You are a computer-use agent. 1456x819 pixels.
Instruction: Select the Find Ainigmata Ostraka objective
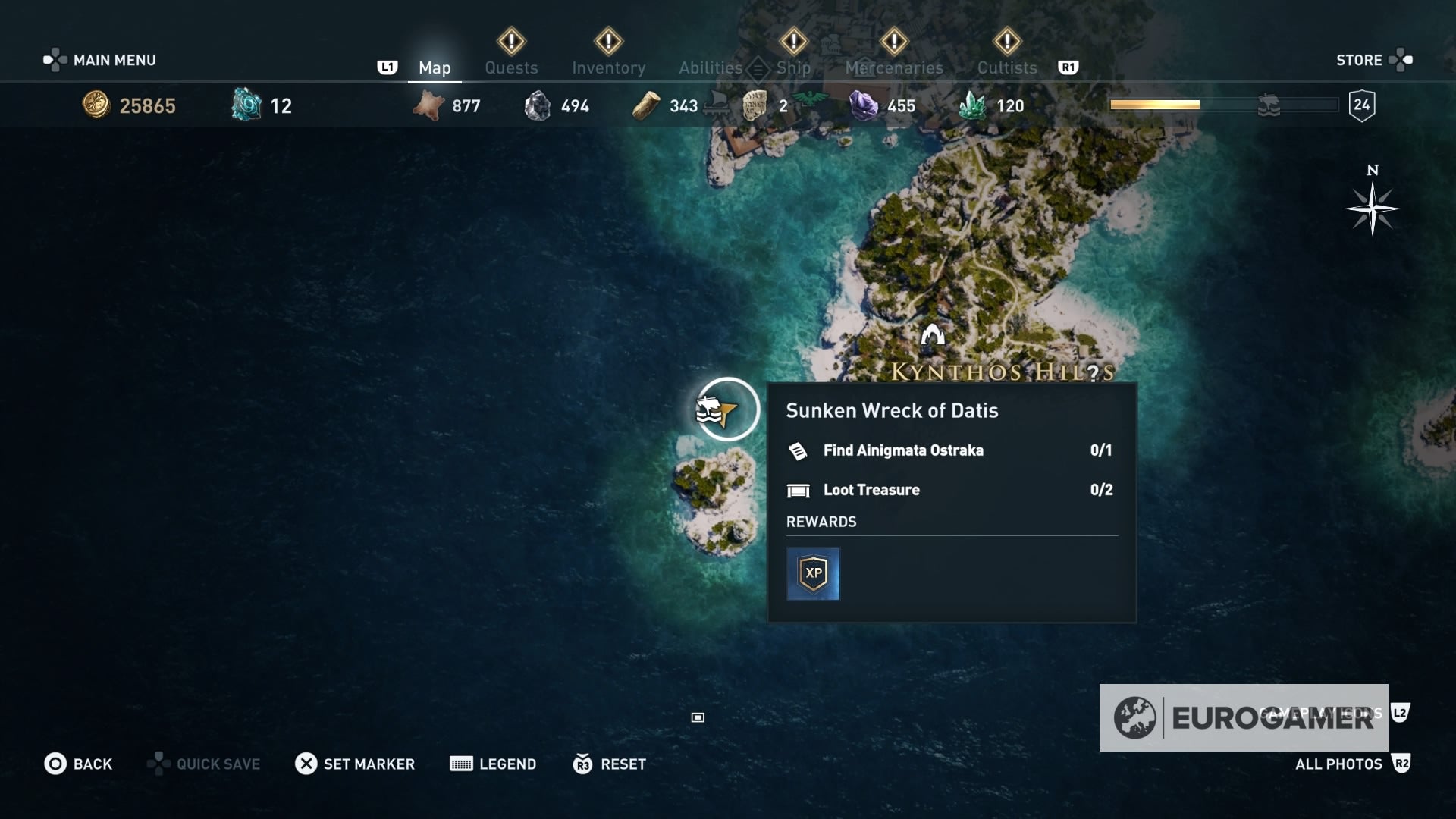tap(902, 450)
